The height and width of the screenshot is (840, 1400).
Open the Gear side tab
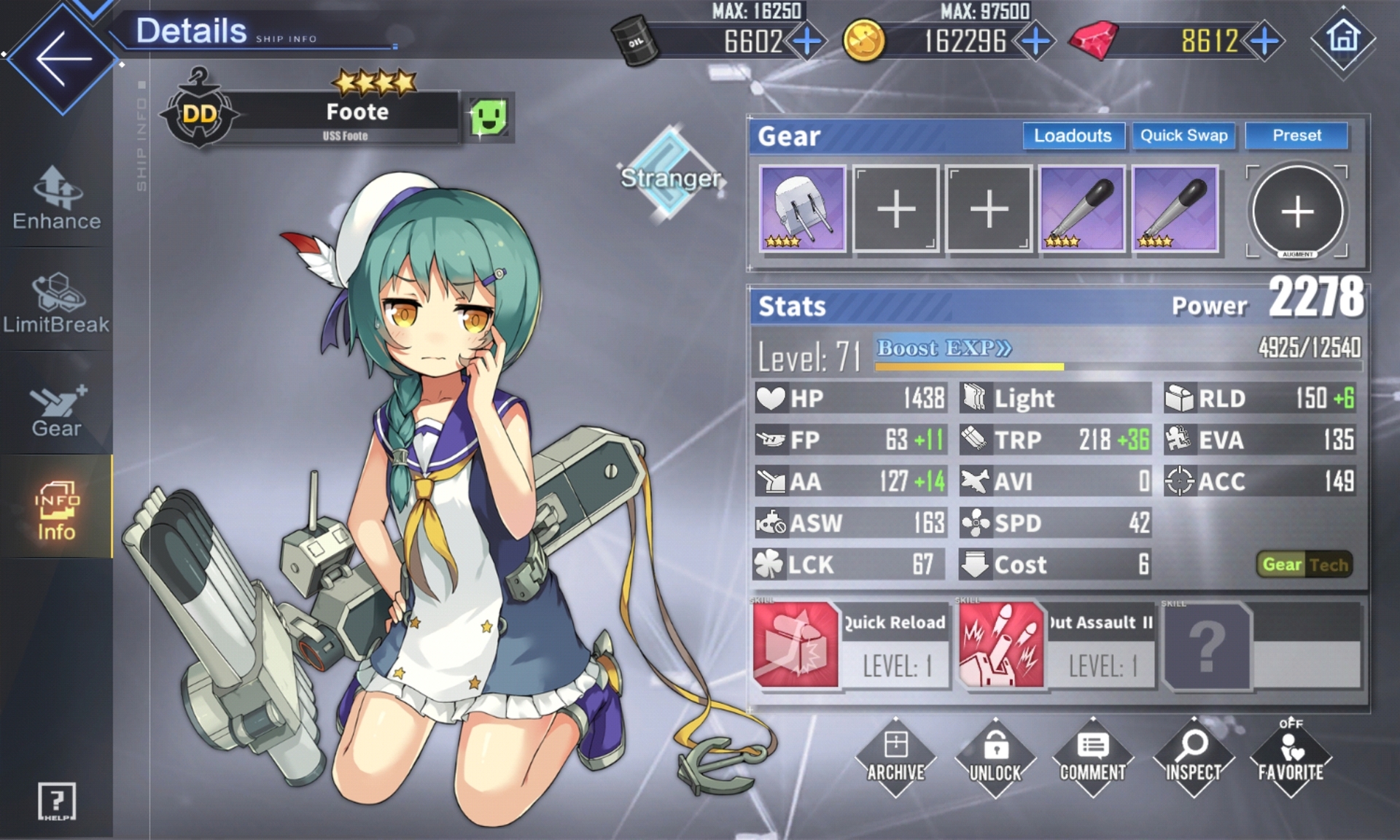pyautogui.click(x=57, y=410)
